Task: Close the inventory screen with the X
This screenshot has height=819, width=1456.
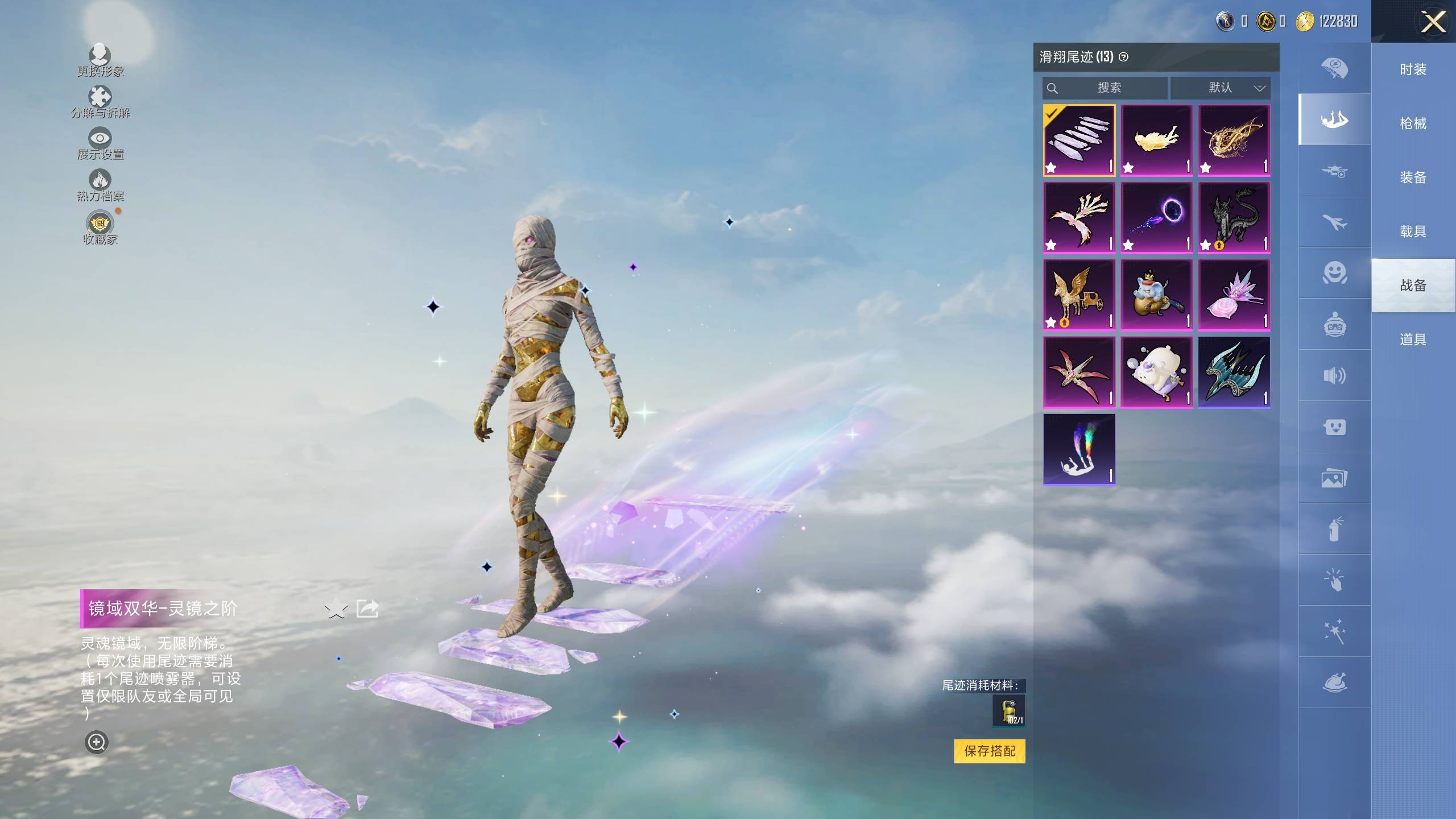Action: point(1433,23)
